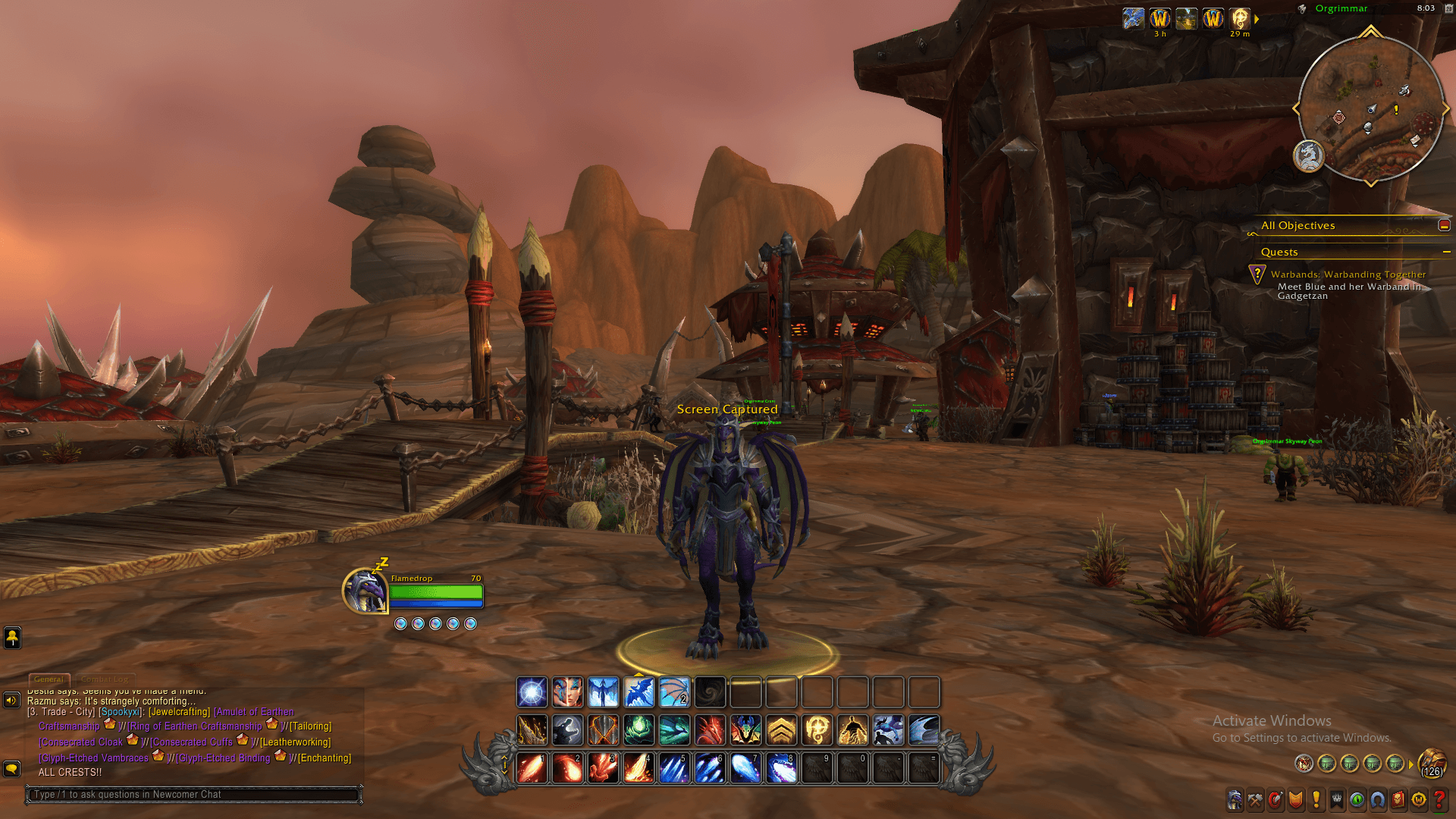Open the Adventure Guide green eye icon
1456x819 pixels.
click(x=1357, y=800)
